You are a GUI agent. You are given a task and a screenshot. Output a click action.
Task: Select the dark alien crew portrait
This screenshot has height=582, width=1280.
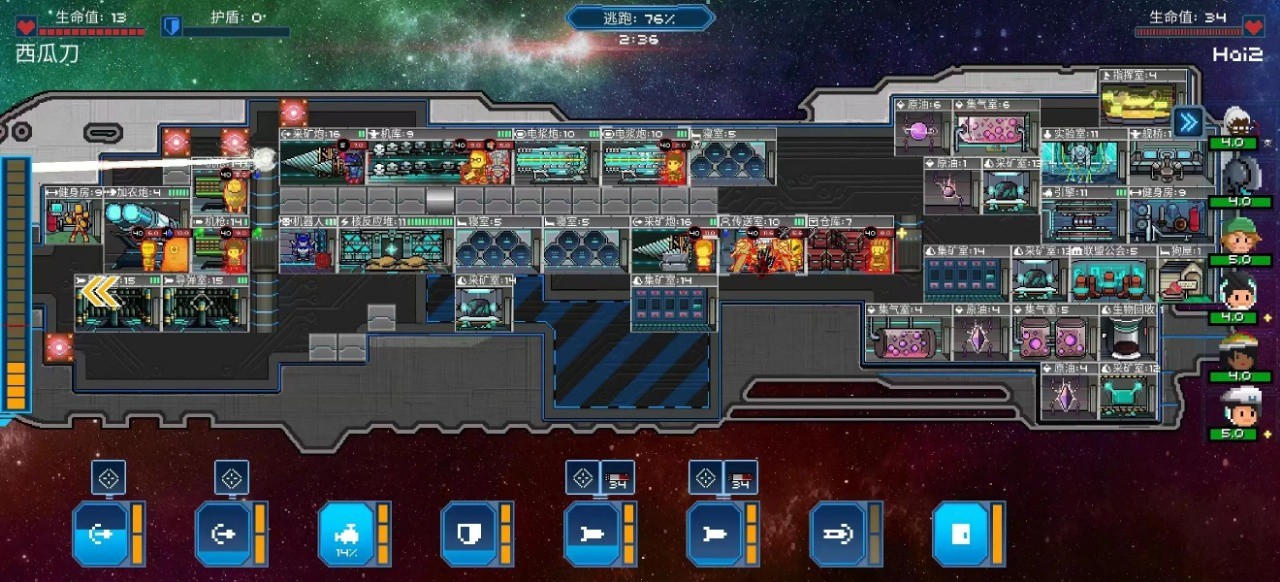pos(1239,178)
